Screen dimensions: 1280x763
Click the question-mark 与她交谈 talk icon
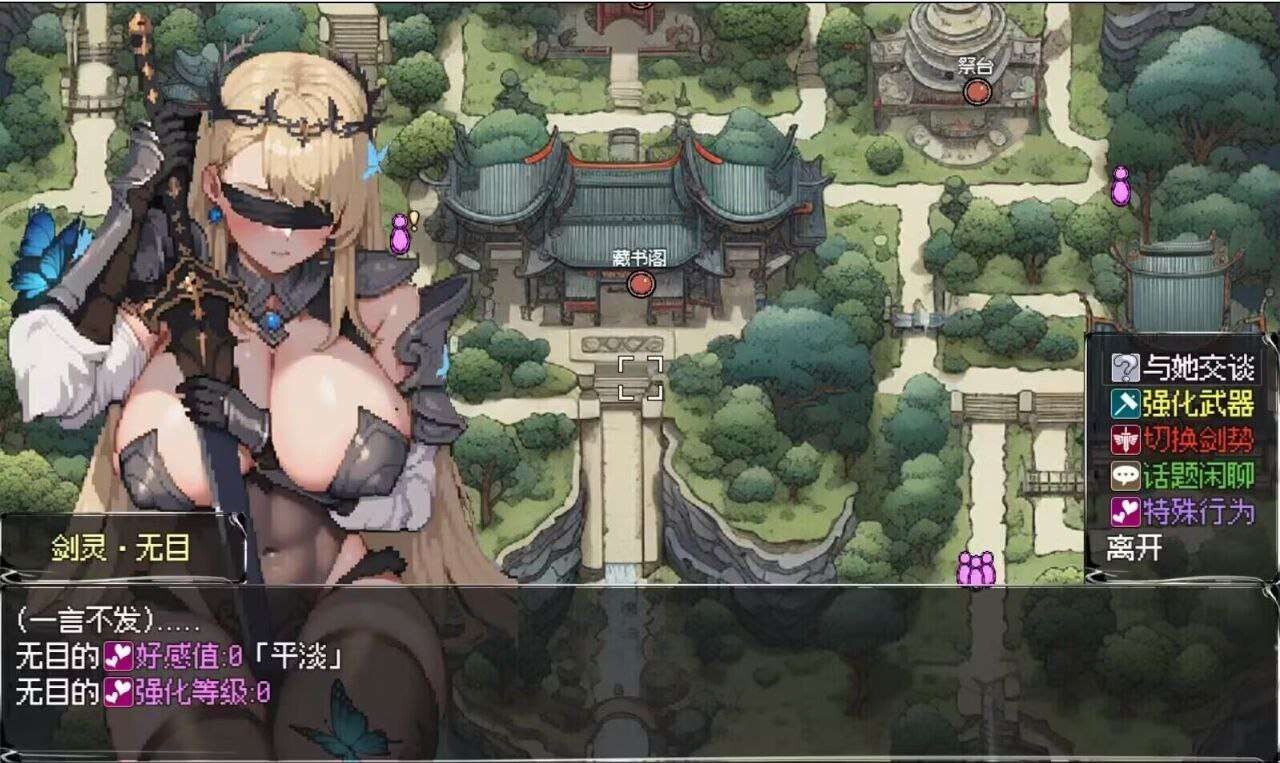coord(1126,366)
